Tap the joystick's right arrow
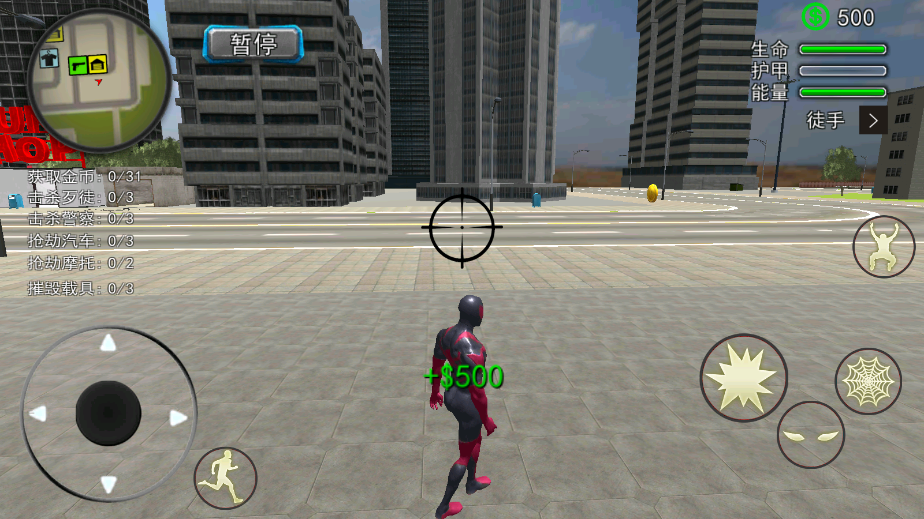Image resolution: width=924 pixels, height=519 pixels. tap(178, 417)
